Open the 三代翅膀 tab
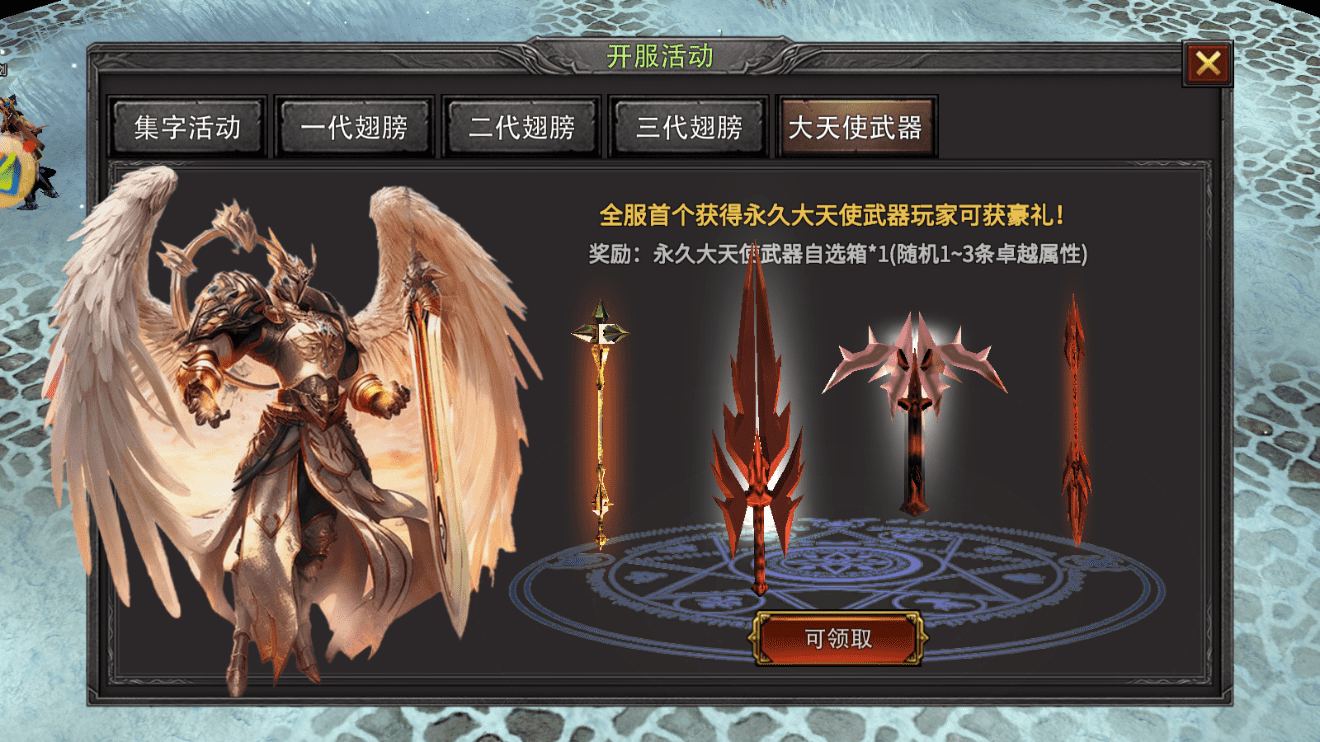This screenshot has height=742, width=1320. (x=688, y=127)
